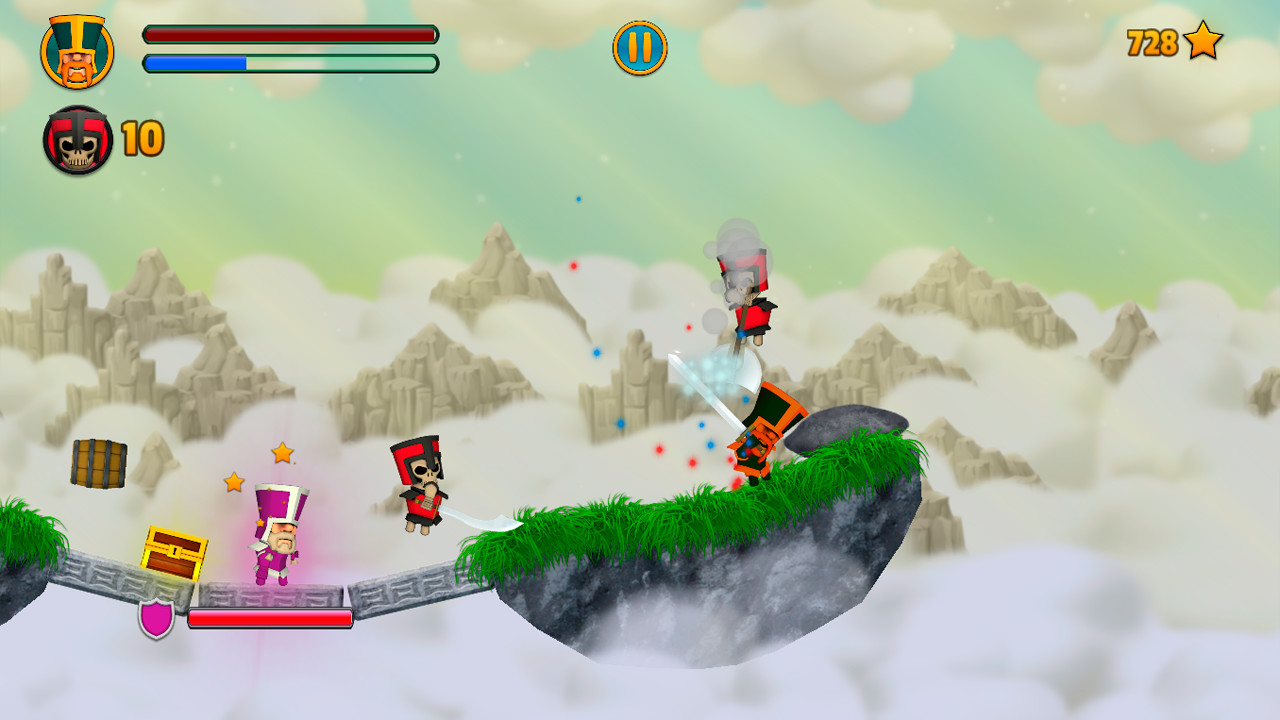Click the red health bar at top

(x=290, y=36)
